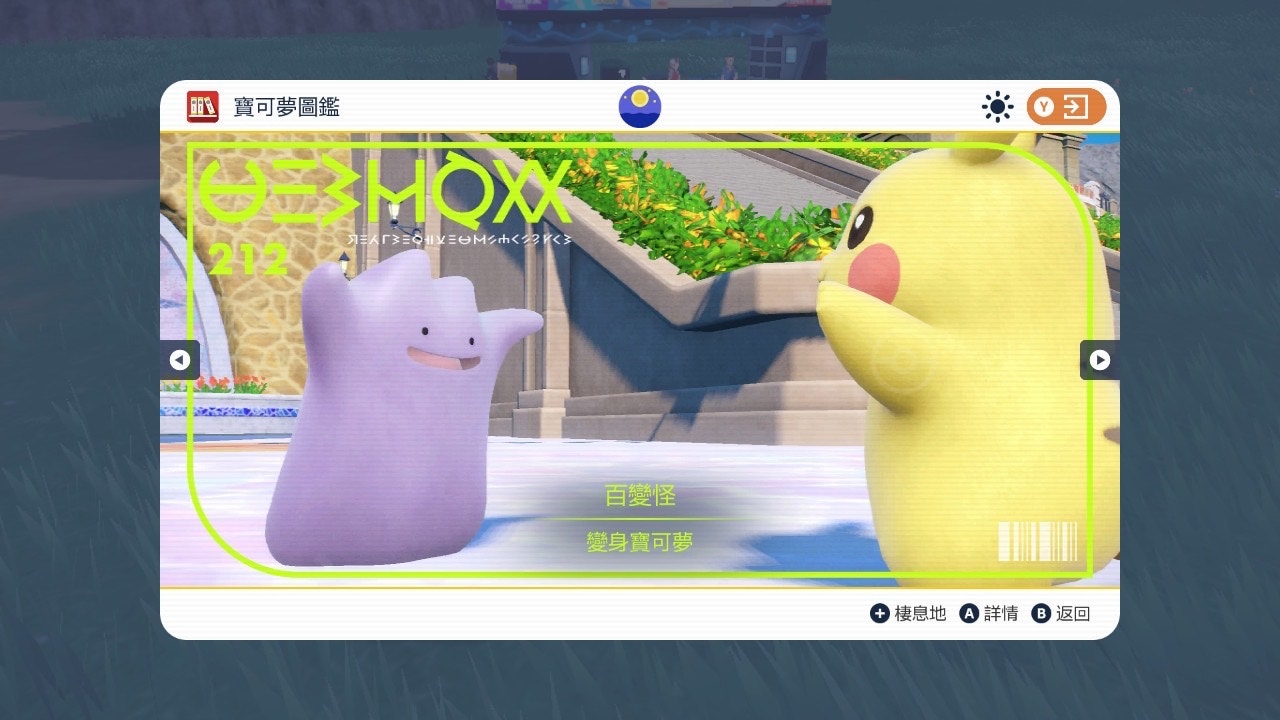This screenshot has height=720, width=1280.
Task: Click the barcode graphic on the card
Action: [x=1037, y=541]
